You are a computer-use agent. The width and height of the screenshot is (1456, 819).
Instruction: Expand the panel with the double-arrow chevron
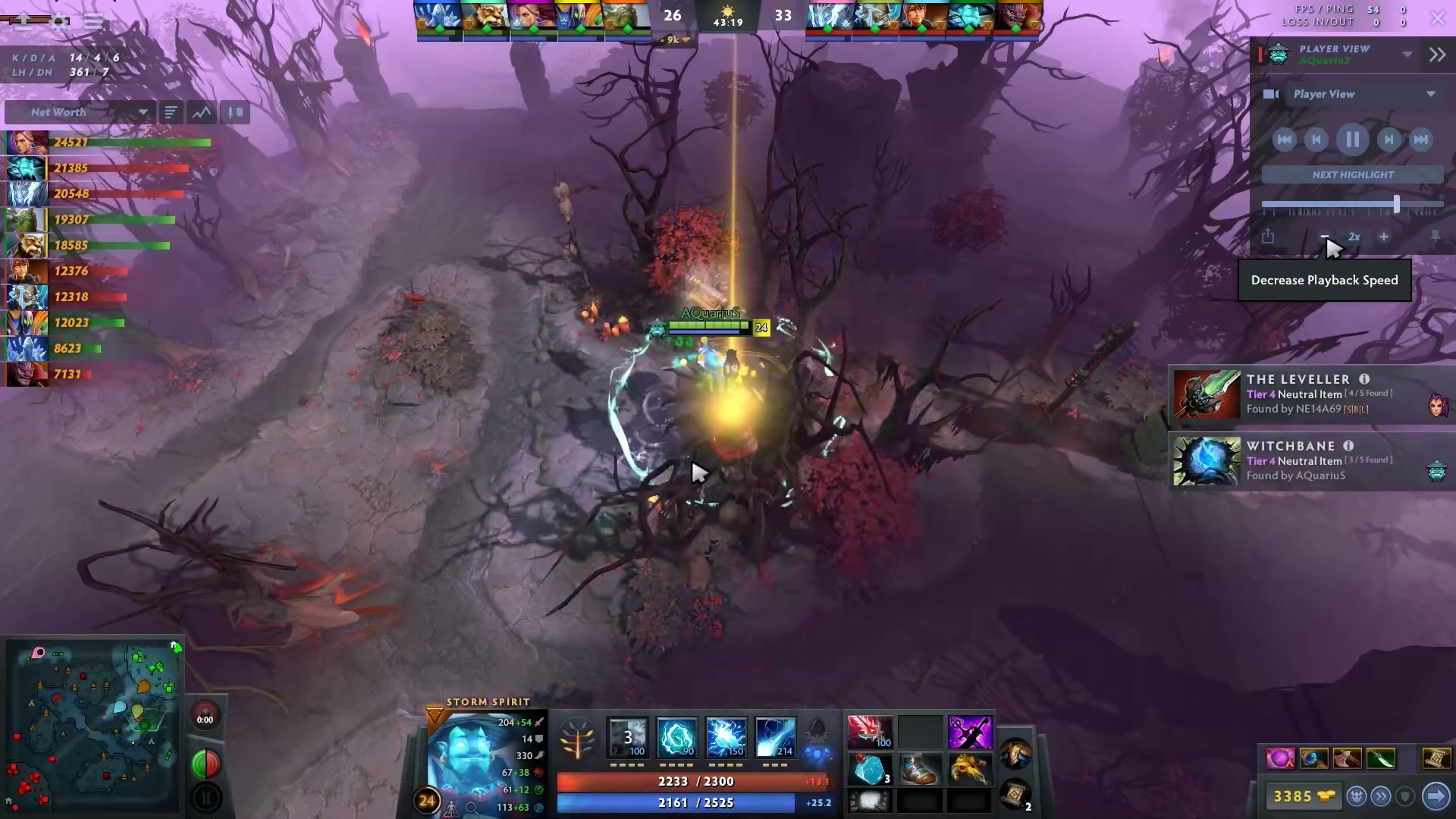pos(1437,55)
